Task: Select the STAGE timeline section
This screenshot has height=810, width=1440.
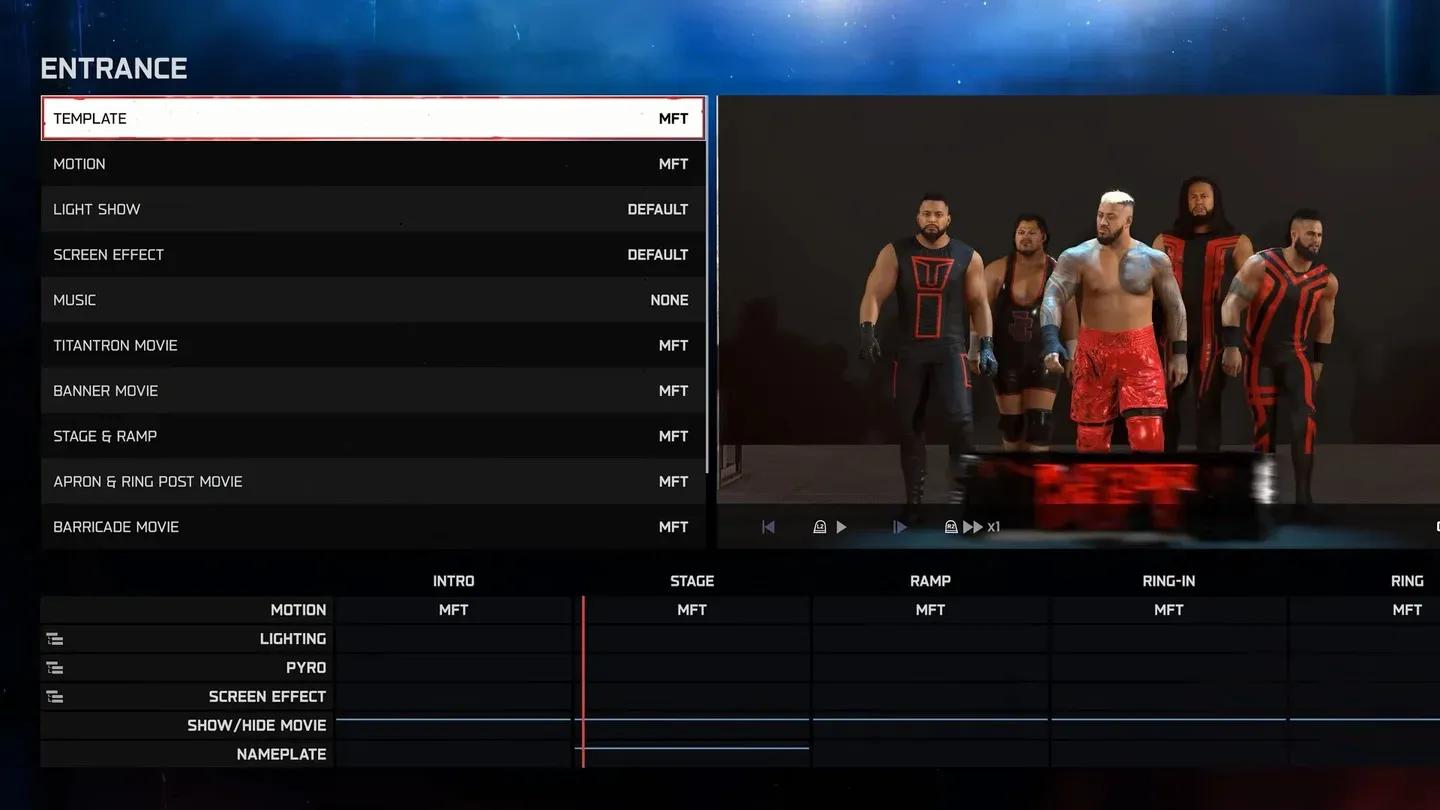Action: tap(691, 580)
